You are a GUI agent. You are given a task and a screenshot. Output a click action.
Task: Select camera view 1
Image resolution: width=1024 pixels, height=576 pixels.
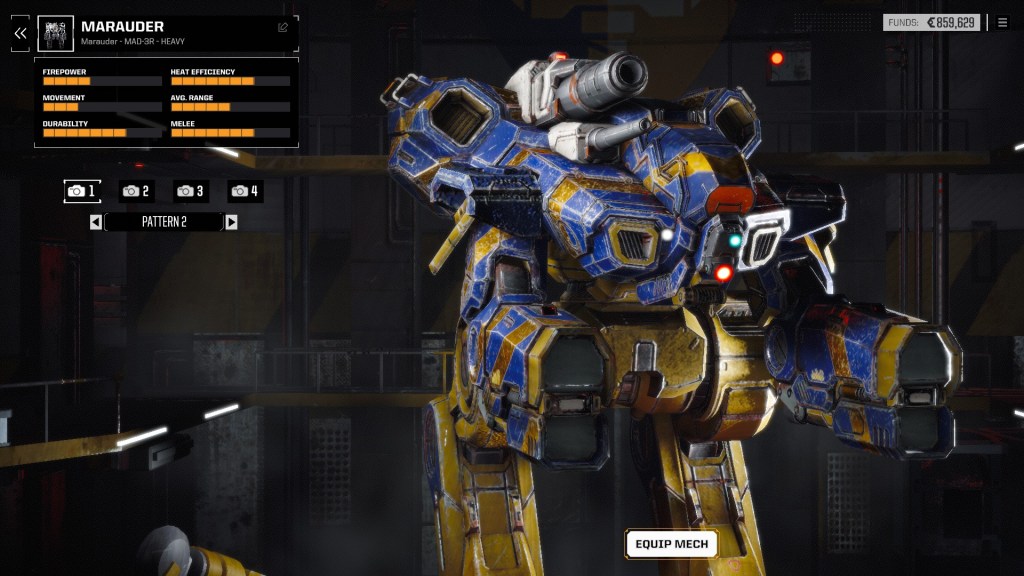pyautogui.click(x=82, y=191)
